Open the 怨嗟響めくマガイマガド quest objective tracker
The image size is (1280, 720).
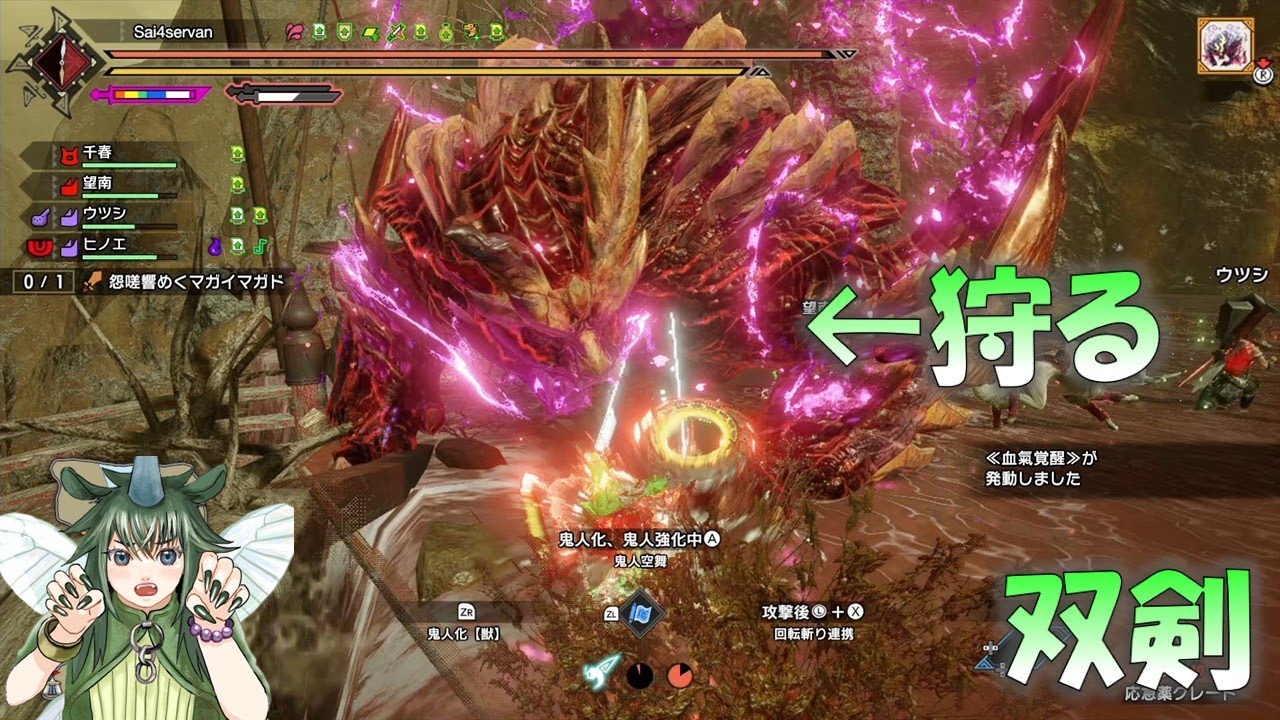click(187, 282)
